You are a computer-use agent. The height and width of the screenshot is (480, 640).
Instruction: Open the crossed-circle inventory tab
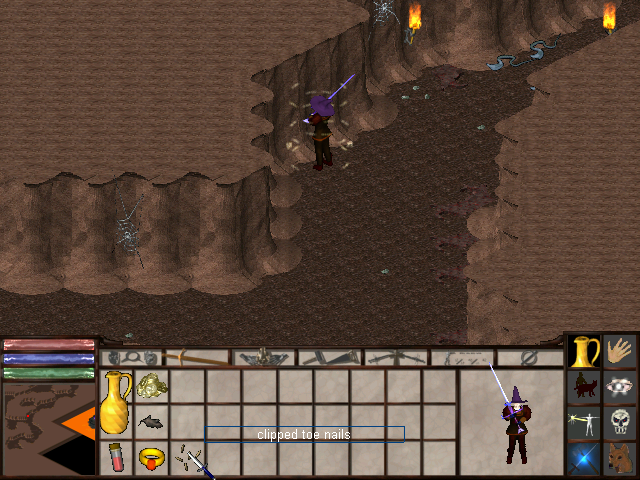(x=530, y=357)
